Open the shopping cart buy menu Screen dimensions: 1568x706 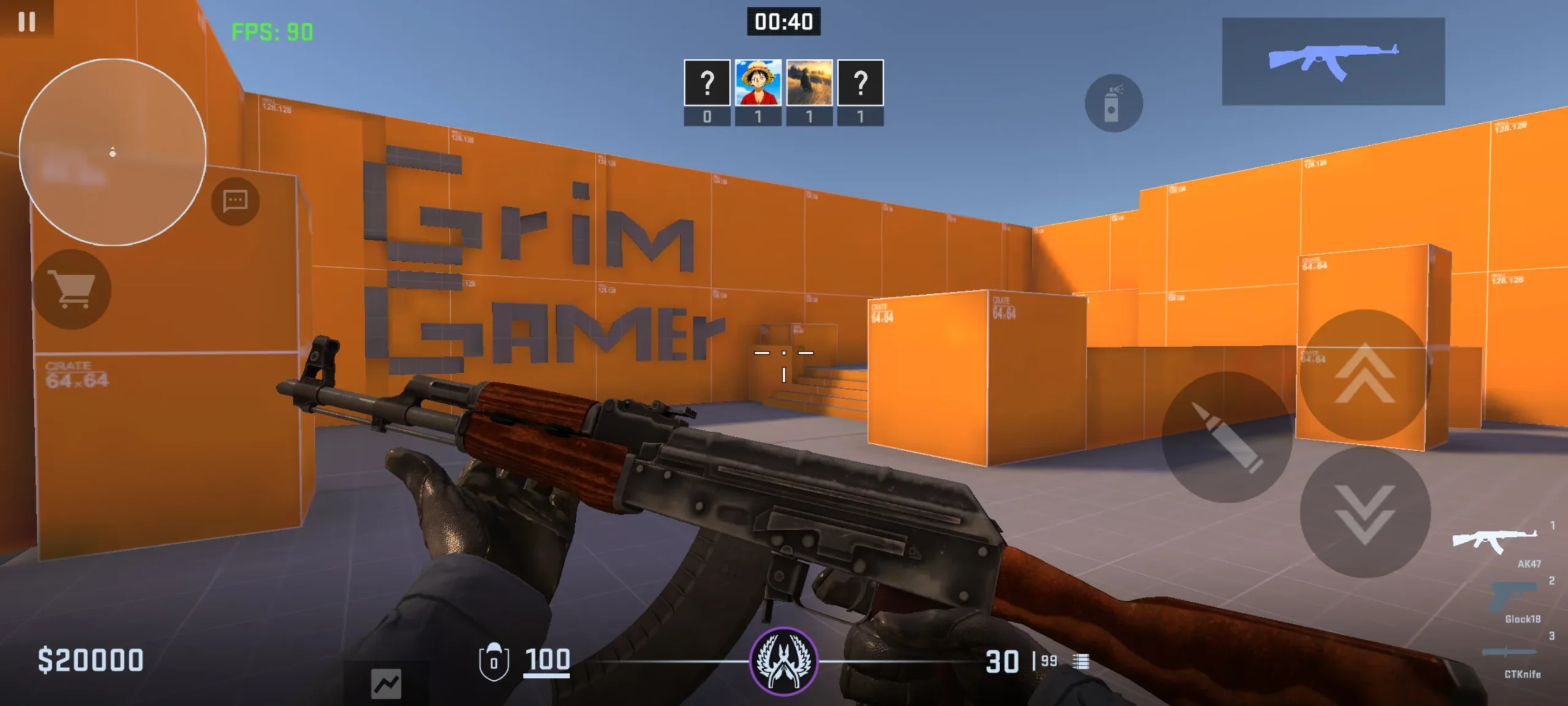(x=72, y=289)
